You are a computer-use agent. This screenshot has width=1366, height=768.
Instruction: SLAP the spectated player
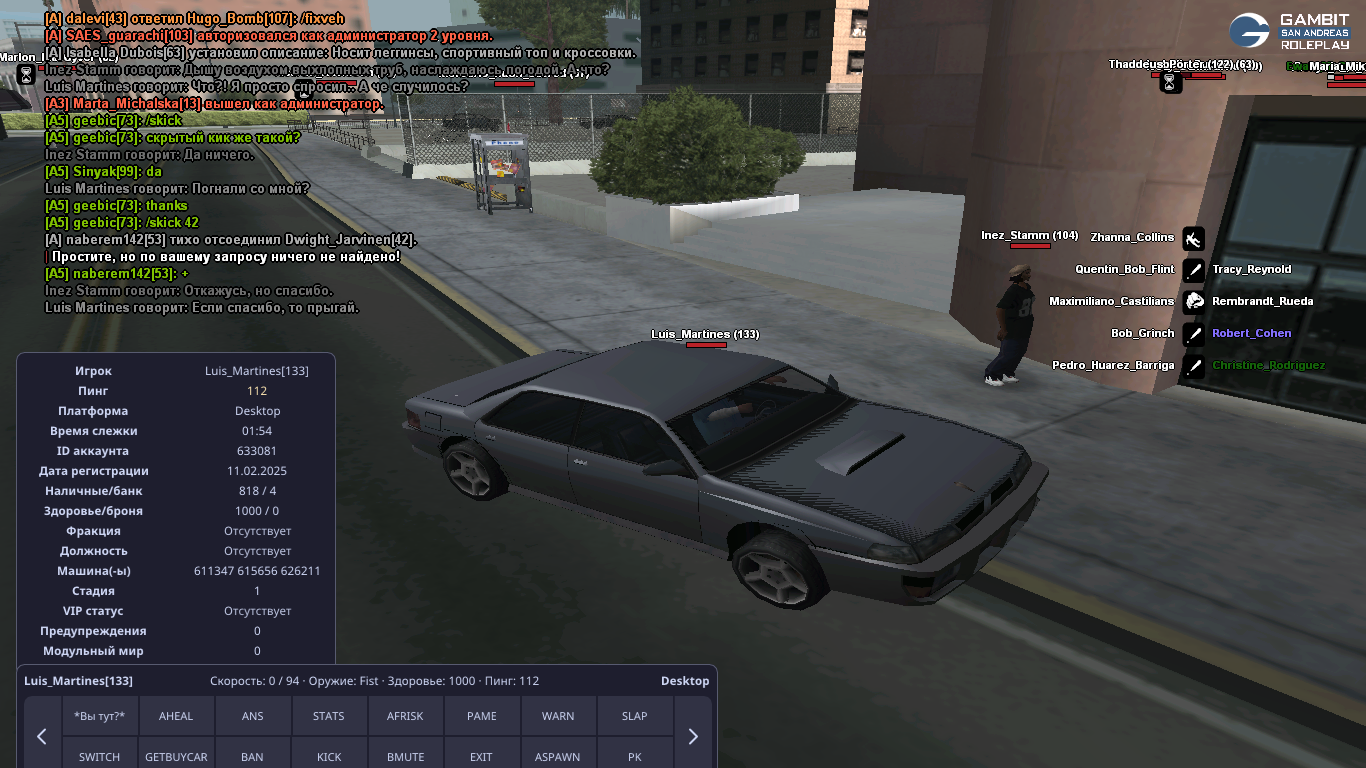(x=634, y=716)
